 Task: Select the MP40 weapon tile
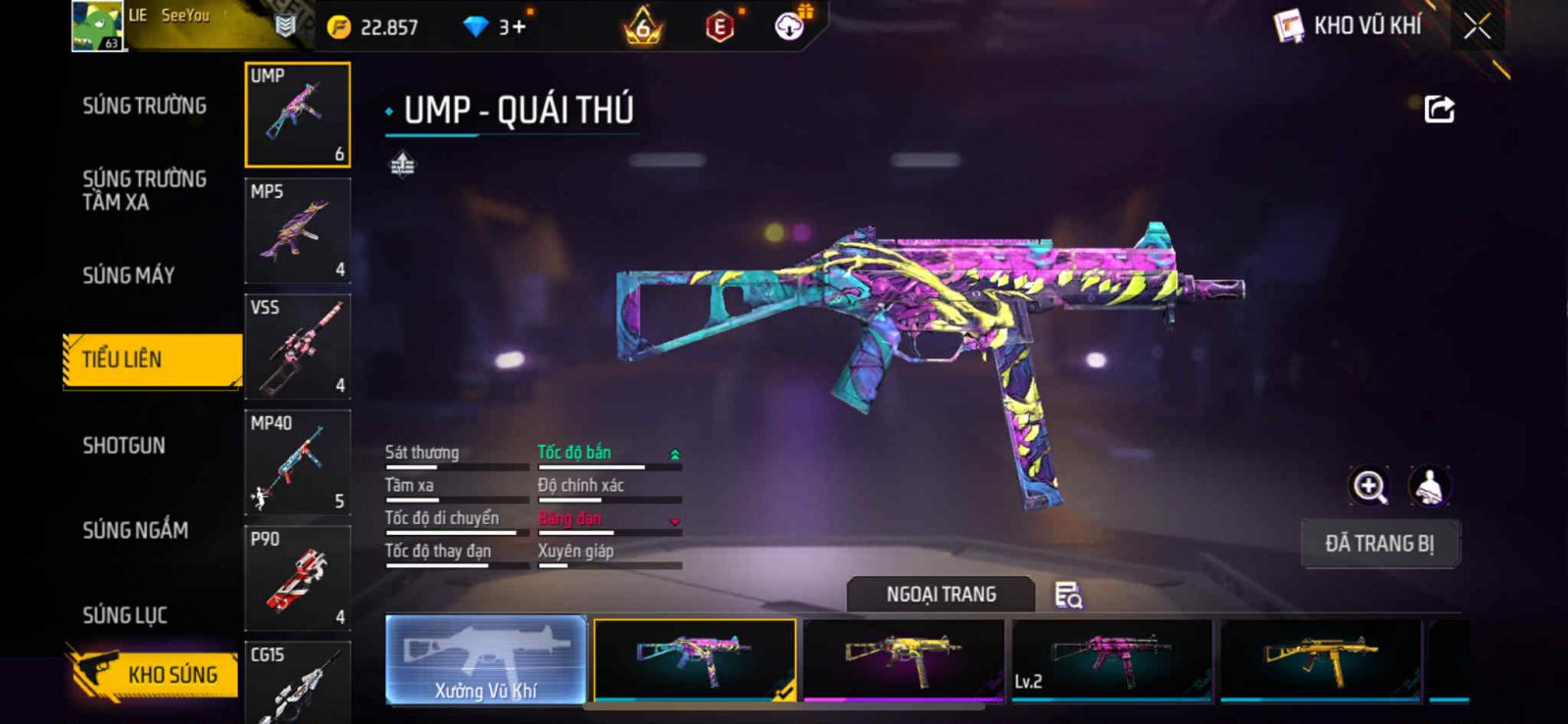[x=297, y=462]
